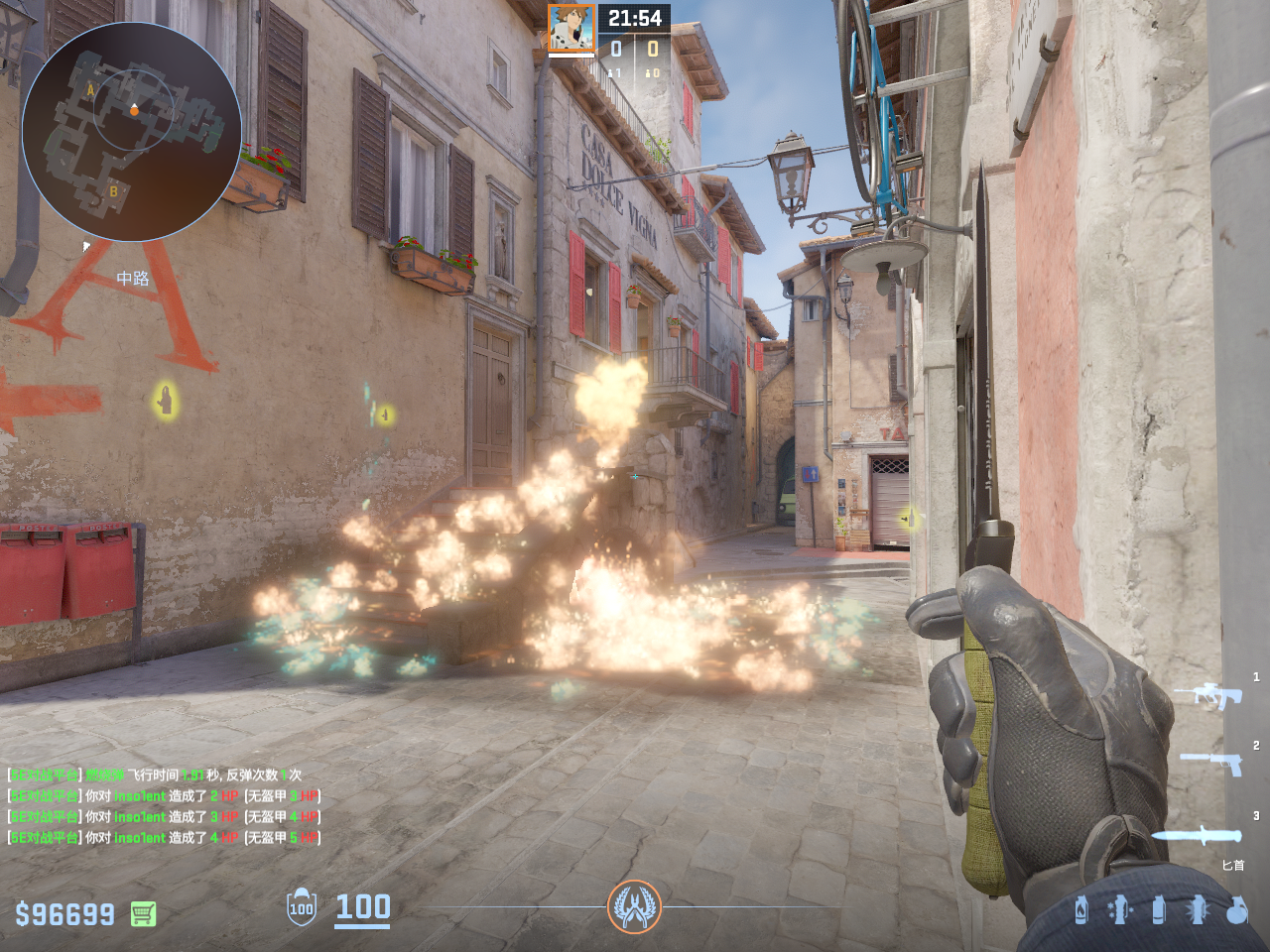Click the circular radar minimap
Image resolution: width=1270 pixels, height=952 pixels.
coord(131,131)
